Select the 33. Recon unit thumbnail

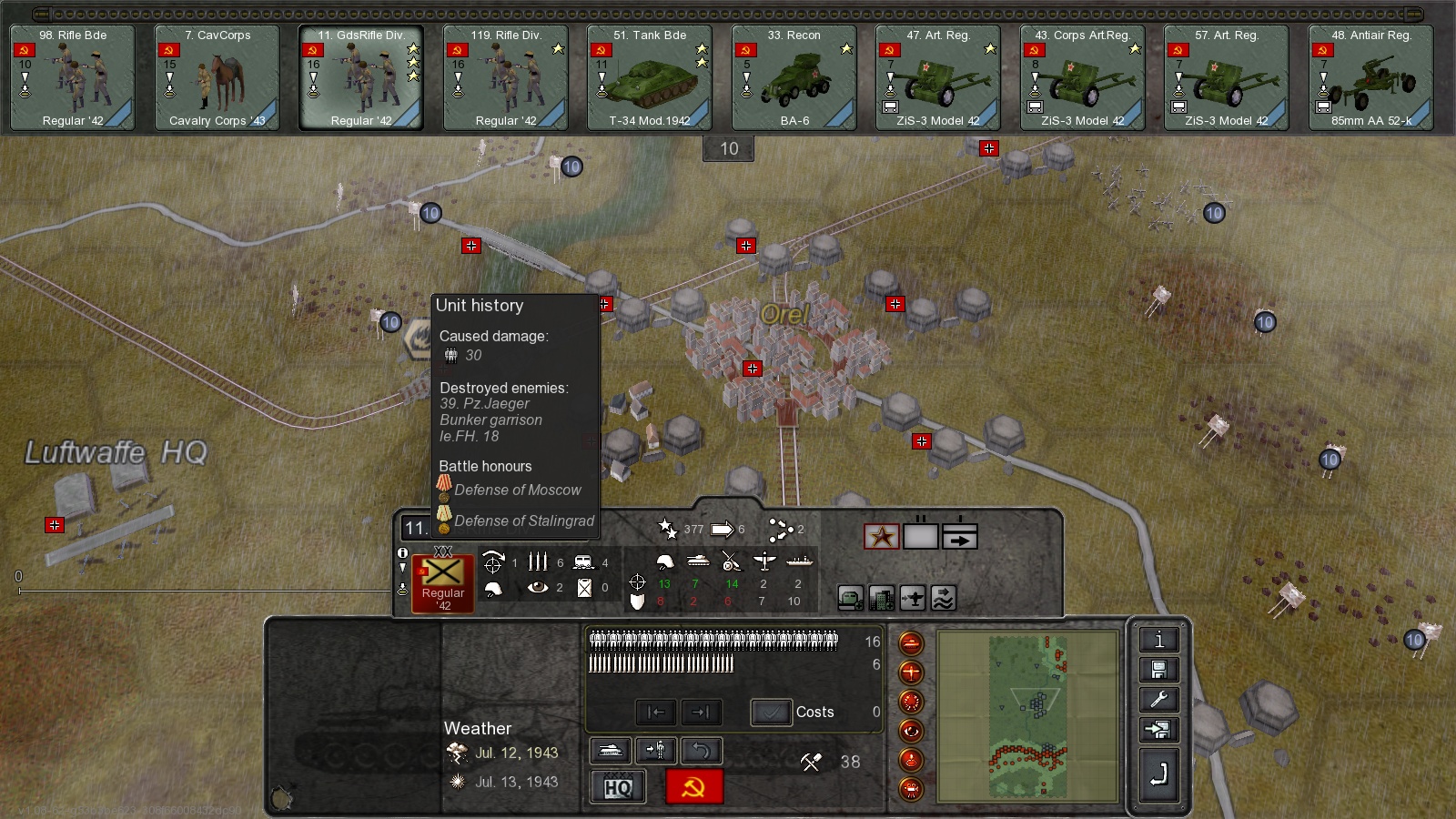pyautogui.click(x=792, y=76)
